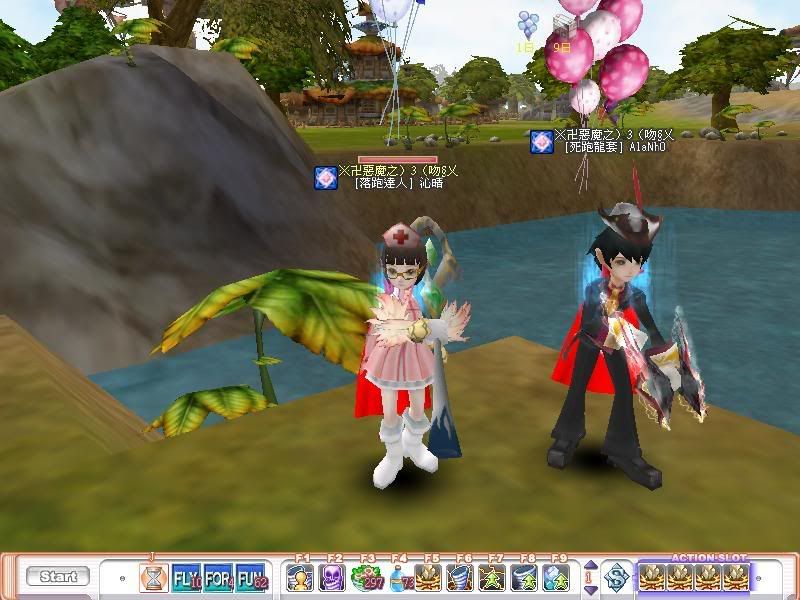The width and height of the screenshot is (800, 600).
Task: Use the blue potion in slot F4
Action: coord(397,577)
